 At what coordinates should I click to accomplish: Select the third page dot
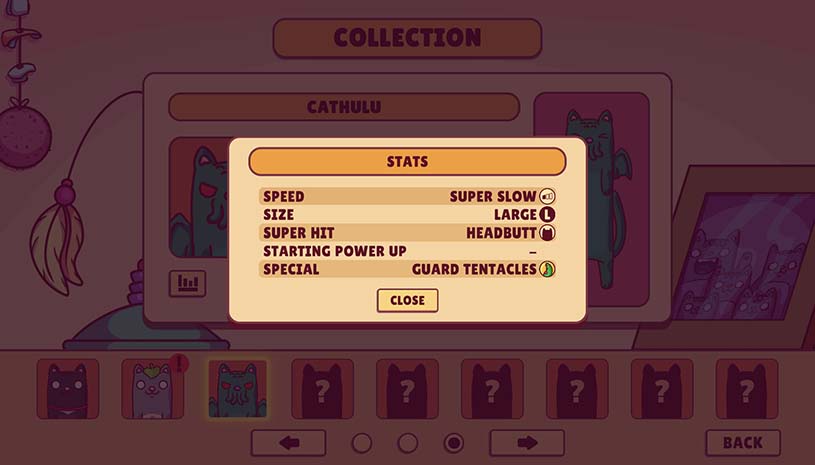point(453,442)
